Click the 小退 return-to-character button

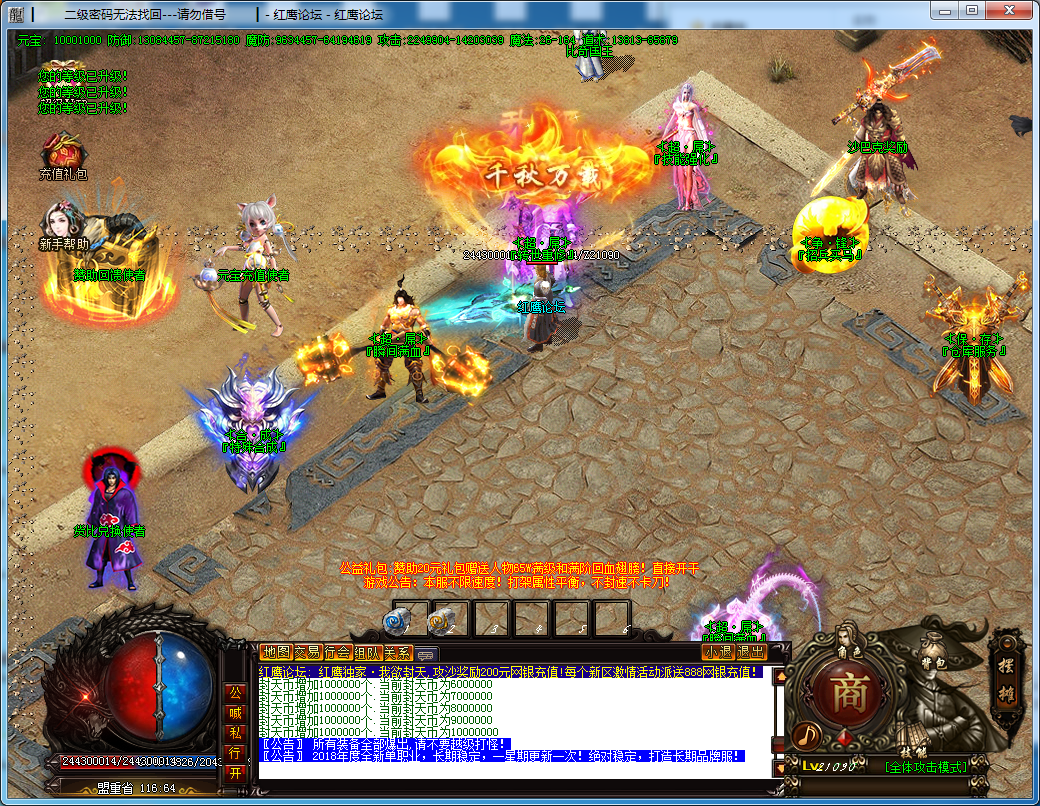pos(717,652)
